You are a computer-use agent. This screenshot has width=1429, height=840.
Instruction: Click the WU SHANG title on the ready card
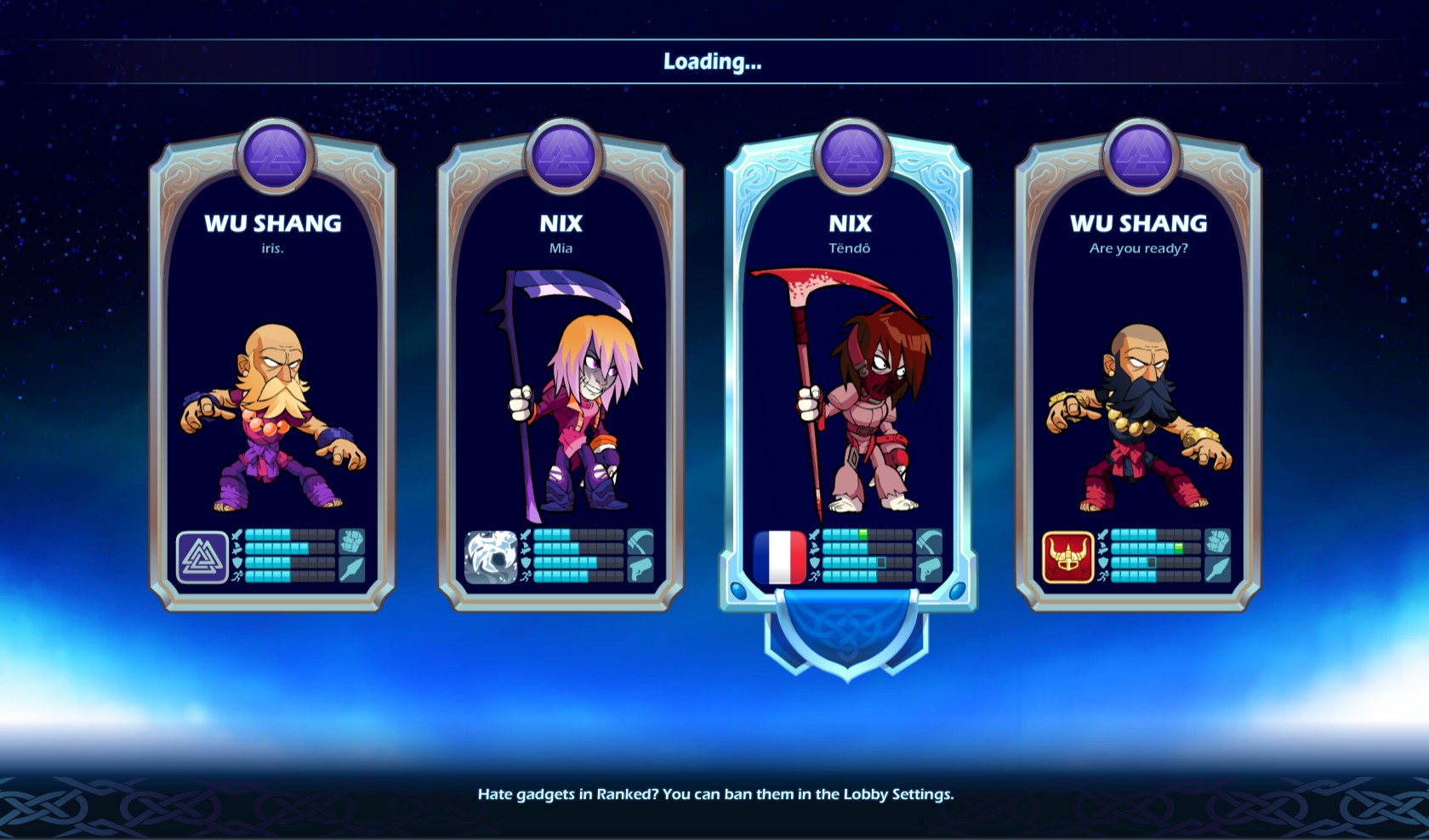tap(1140, 222)
